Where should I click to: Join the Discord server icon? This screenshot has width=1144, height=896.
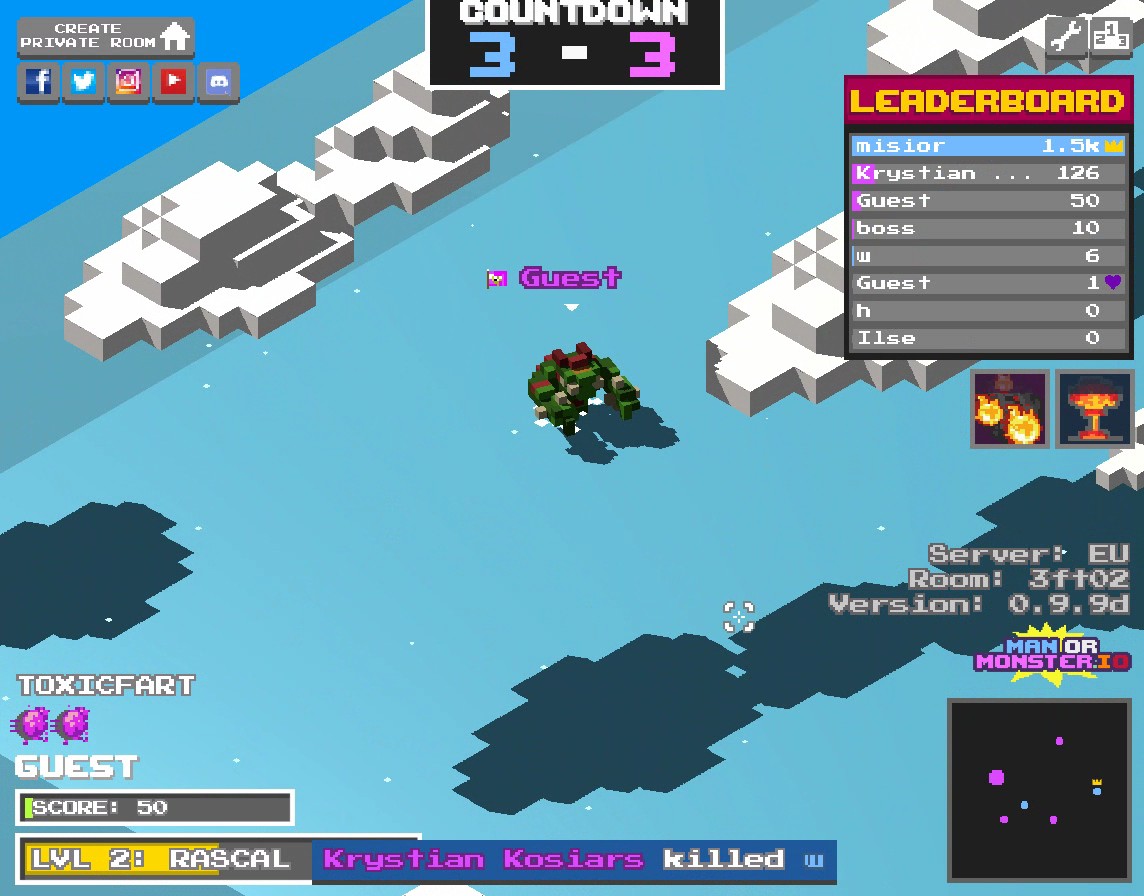219,82
